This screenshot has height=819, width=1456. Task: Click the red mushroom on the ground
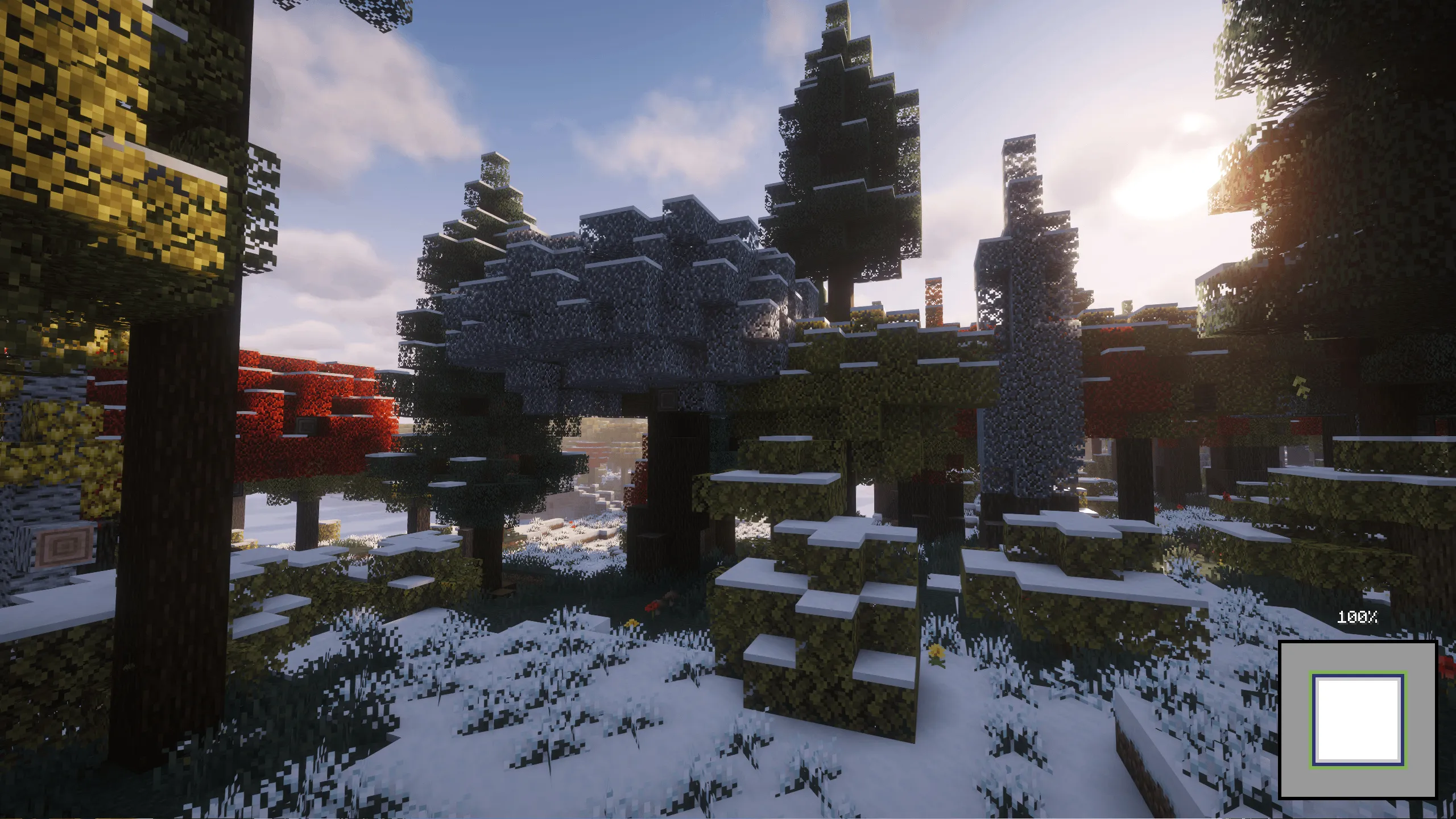(x=651, y=607)
